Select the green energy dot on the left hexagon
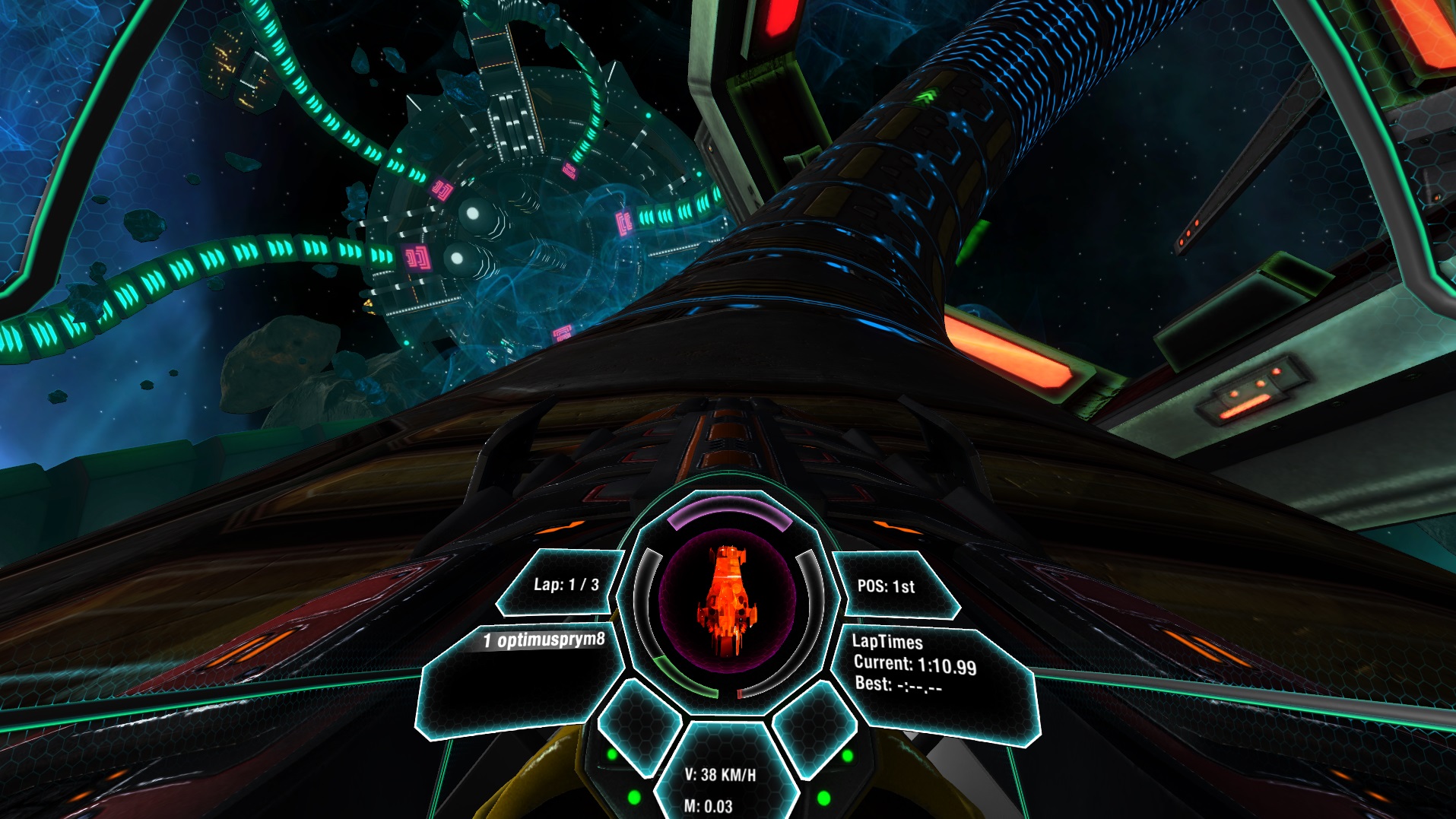The width and height of the screenshot is (1456, 819). click(x=613, y=755)
